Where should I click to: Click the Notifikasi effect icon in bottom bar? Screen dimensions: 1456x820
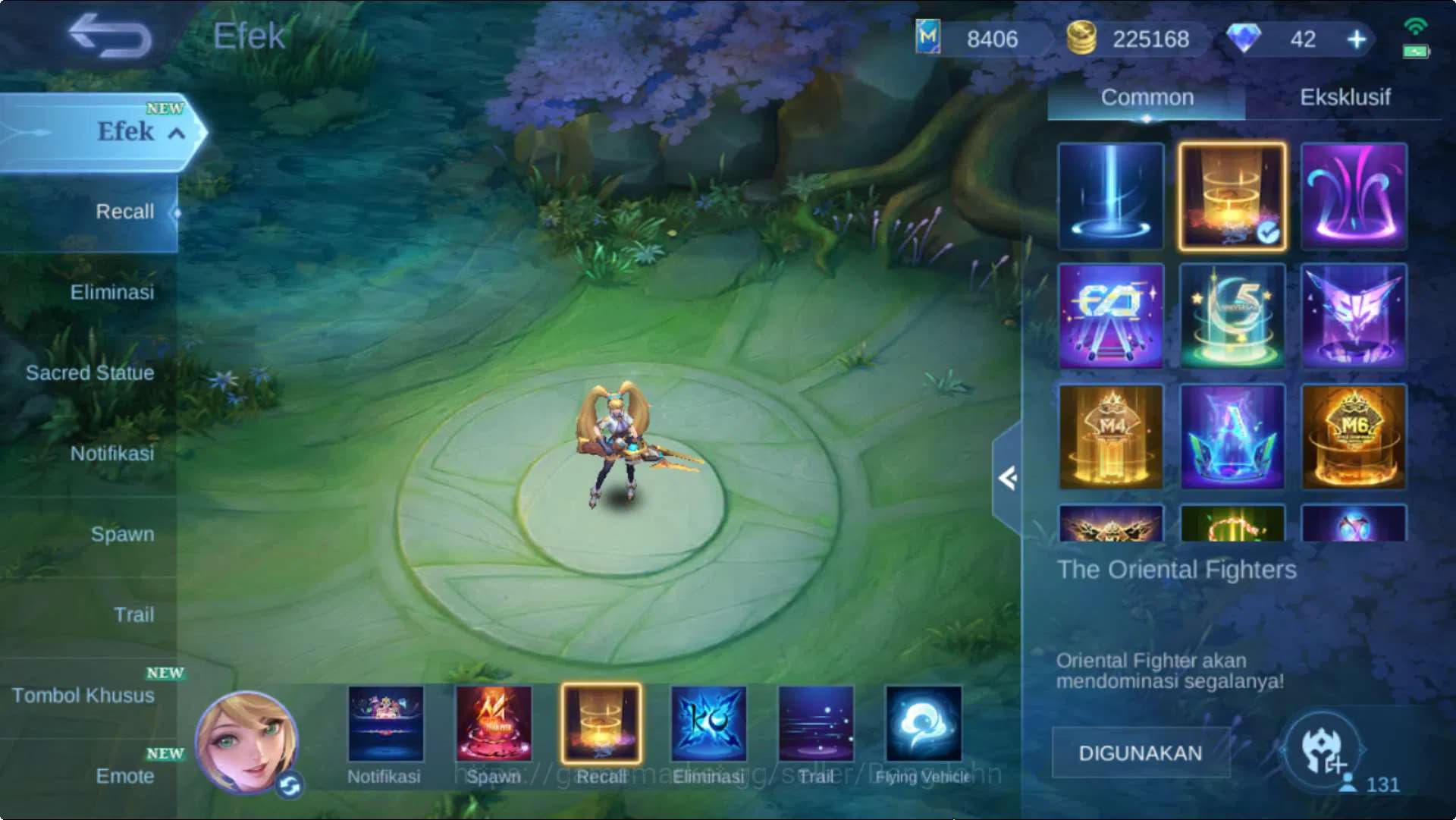pos(385,724)
